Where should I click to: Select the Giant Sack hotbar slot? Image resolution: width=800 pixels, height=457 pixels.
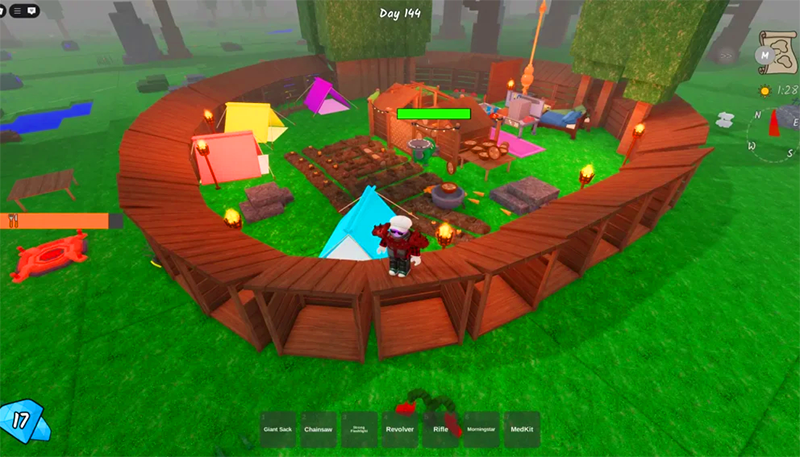pos(278,429)
